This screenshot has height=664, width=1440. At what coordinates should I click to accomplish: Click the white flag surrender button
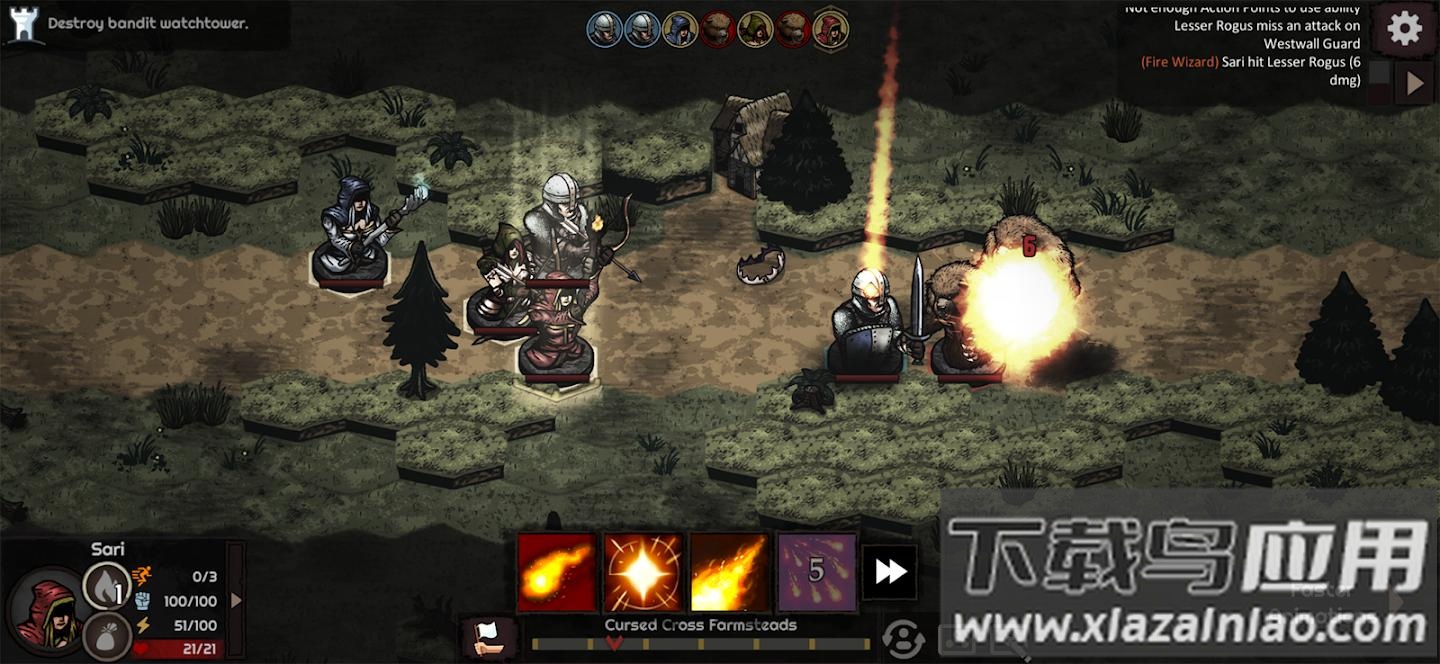coord(491,638)
